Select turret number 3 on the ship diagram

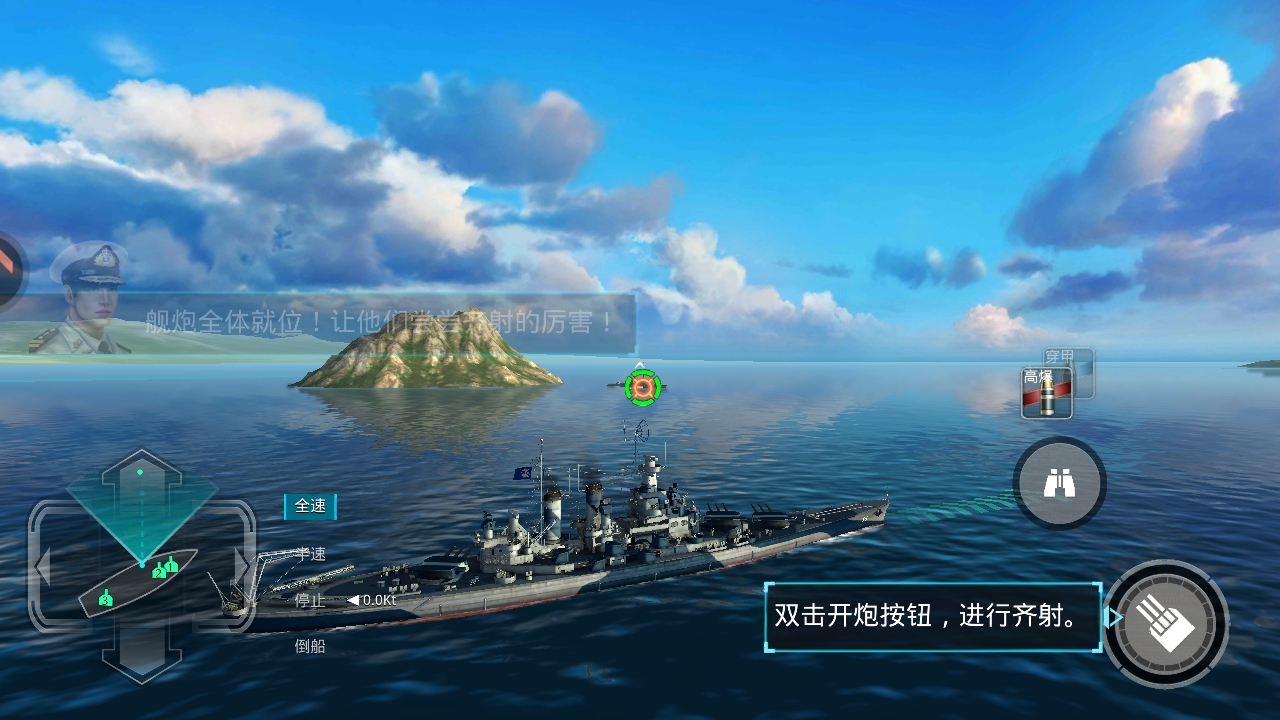click(x=106, y=599)
